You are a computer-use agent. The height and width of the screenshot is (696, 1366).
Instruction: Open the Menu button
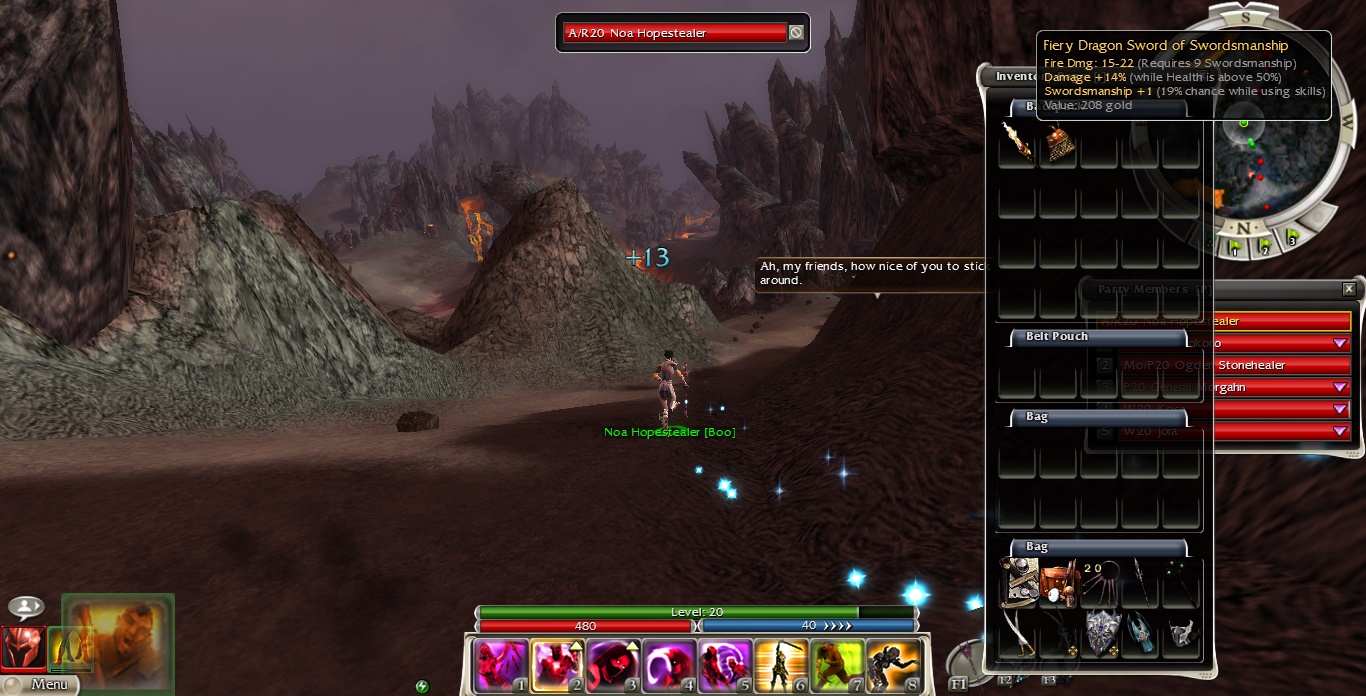point(40,685)
